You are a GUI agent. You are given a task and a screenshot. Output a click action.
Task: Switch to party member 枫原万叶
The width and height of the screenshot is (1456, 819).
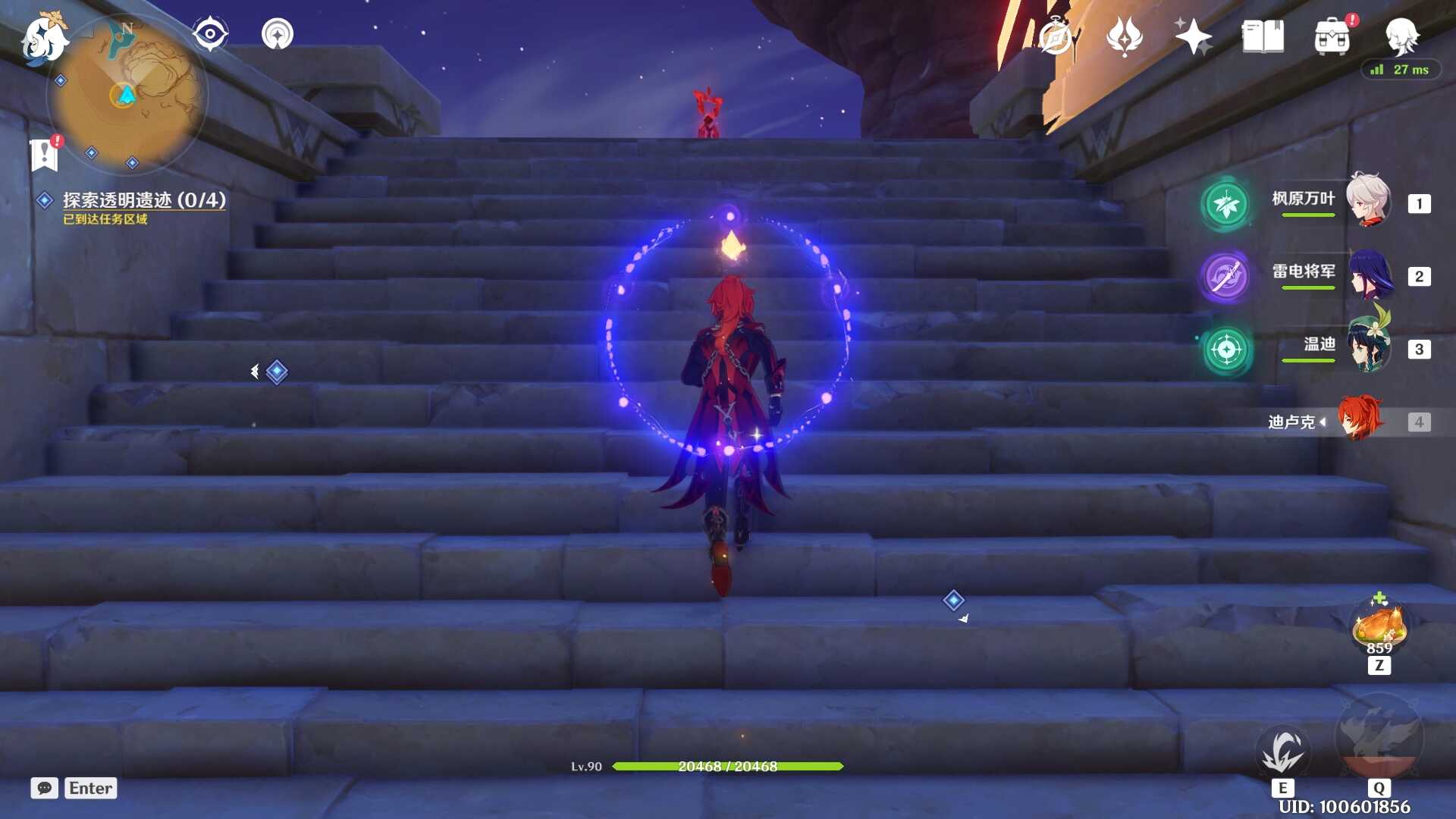1367,201
